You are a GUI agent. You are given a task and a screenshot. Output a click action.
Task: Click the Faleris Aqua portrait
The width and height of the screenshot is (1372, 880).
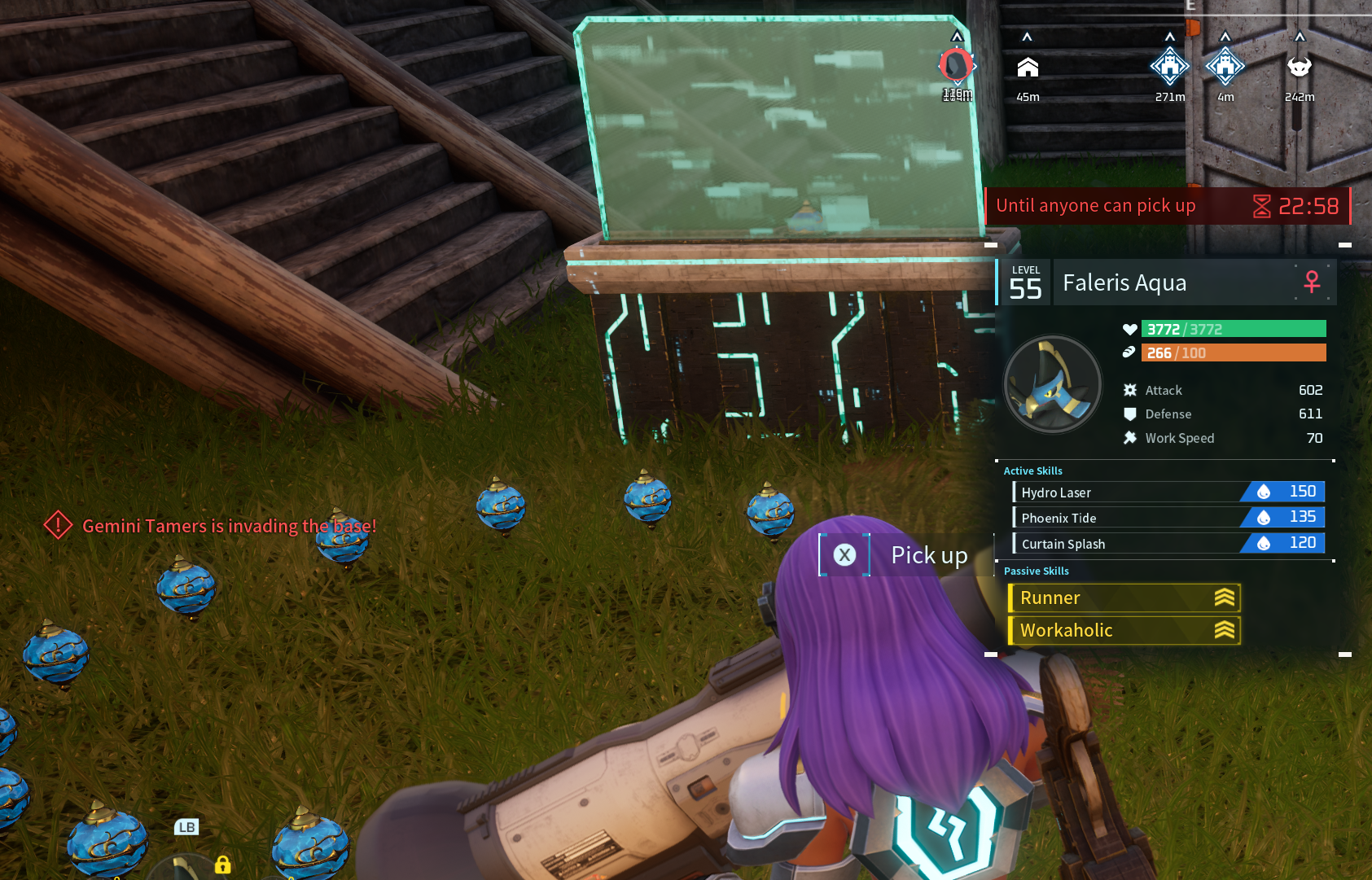(x=1052, y=383)
